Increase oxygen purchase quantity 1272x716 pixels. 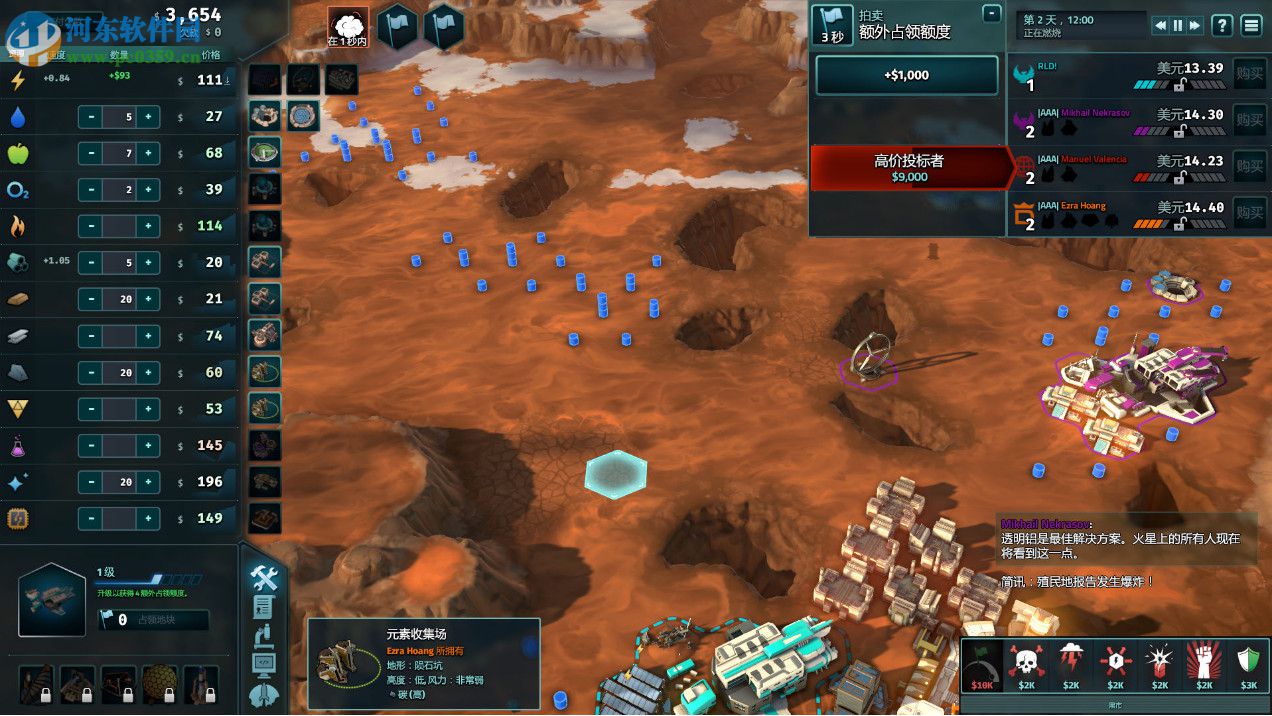click(148, 190)
